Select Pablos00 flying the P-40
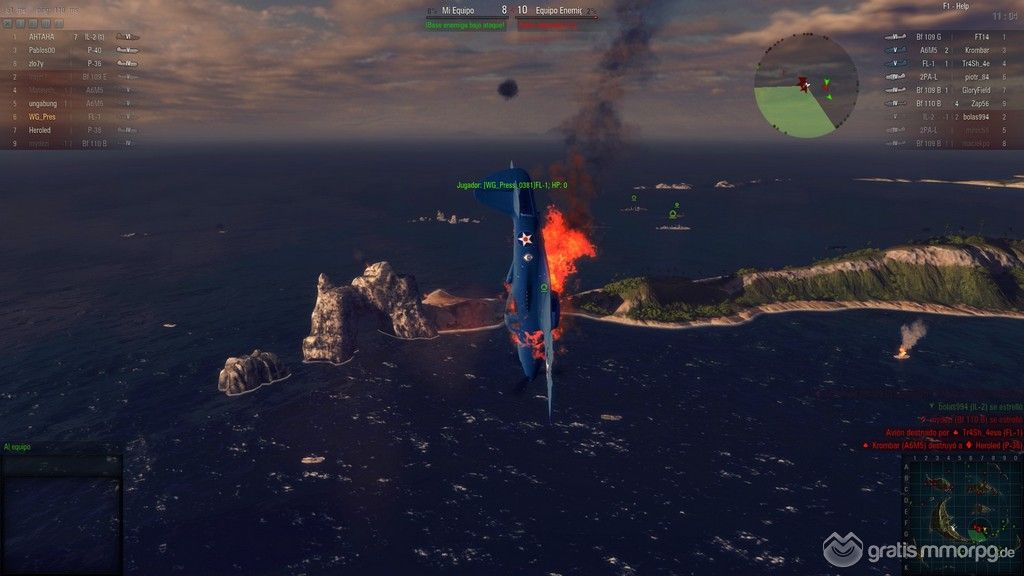 (x=42, y=49)
